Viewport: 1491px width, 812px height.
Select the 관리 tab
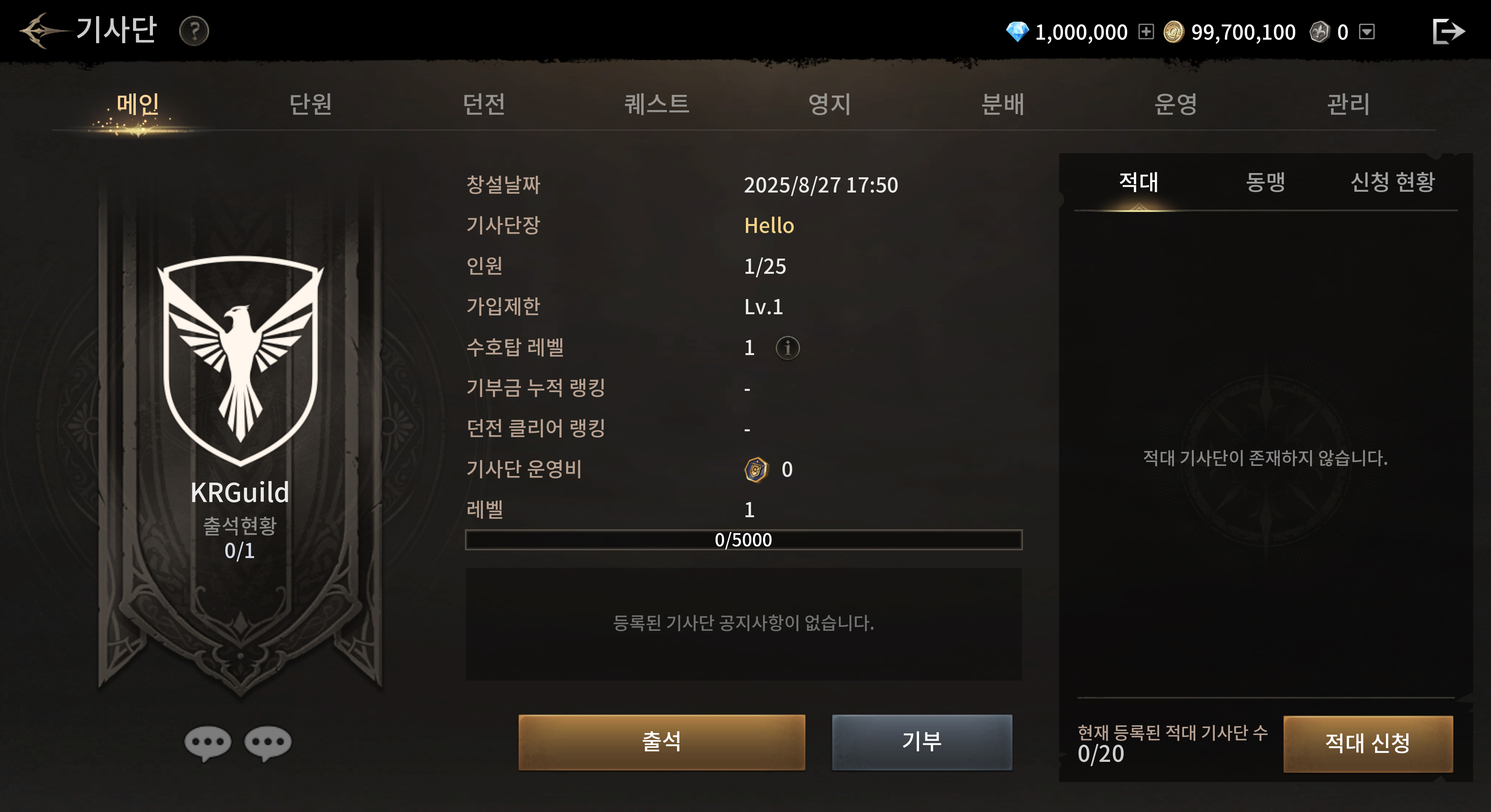(1348, 105)
